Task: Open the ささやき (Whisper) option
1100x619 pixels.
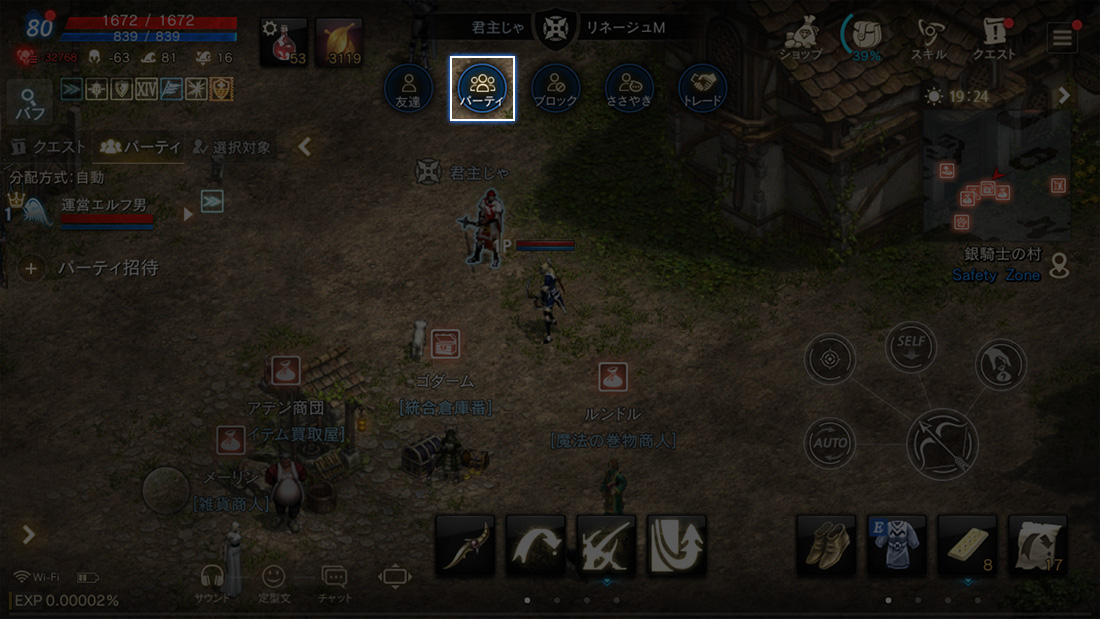Action: click(x=629, y=88)
